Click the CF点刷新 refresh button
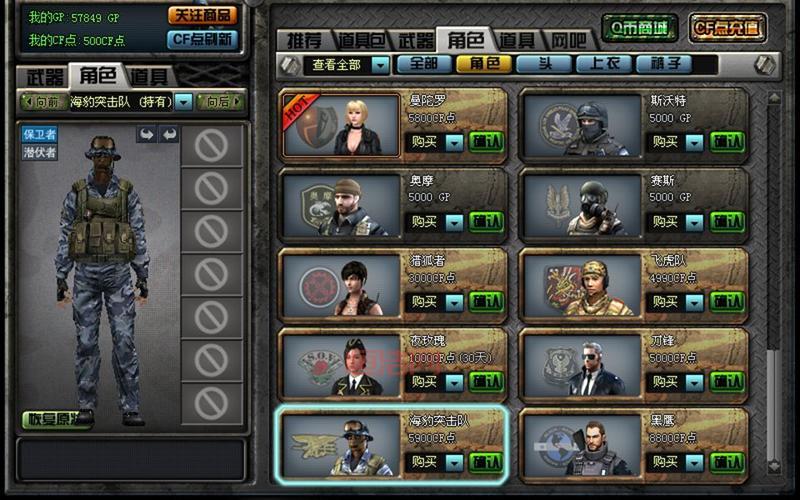The image size is (800, 500). pyautogui.click(x=202, y=39)
